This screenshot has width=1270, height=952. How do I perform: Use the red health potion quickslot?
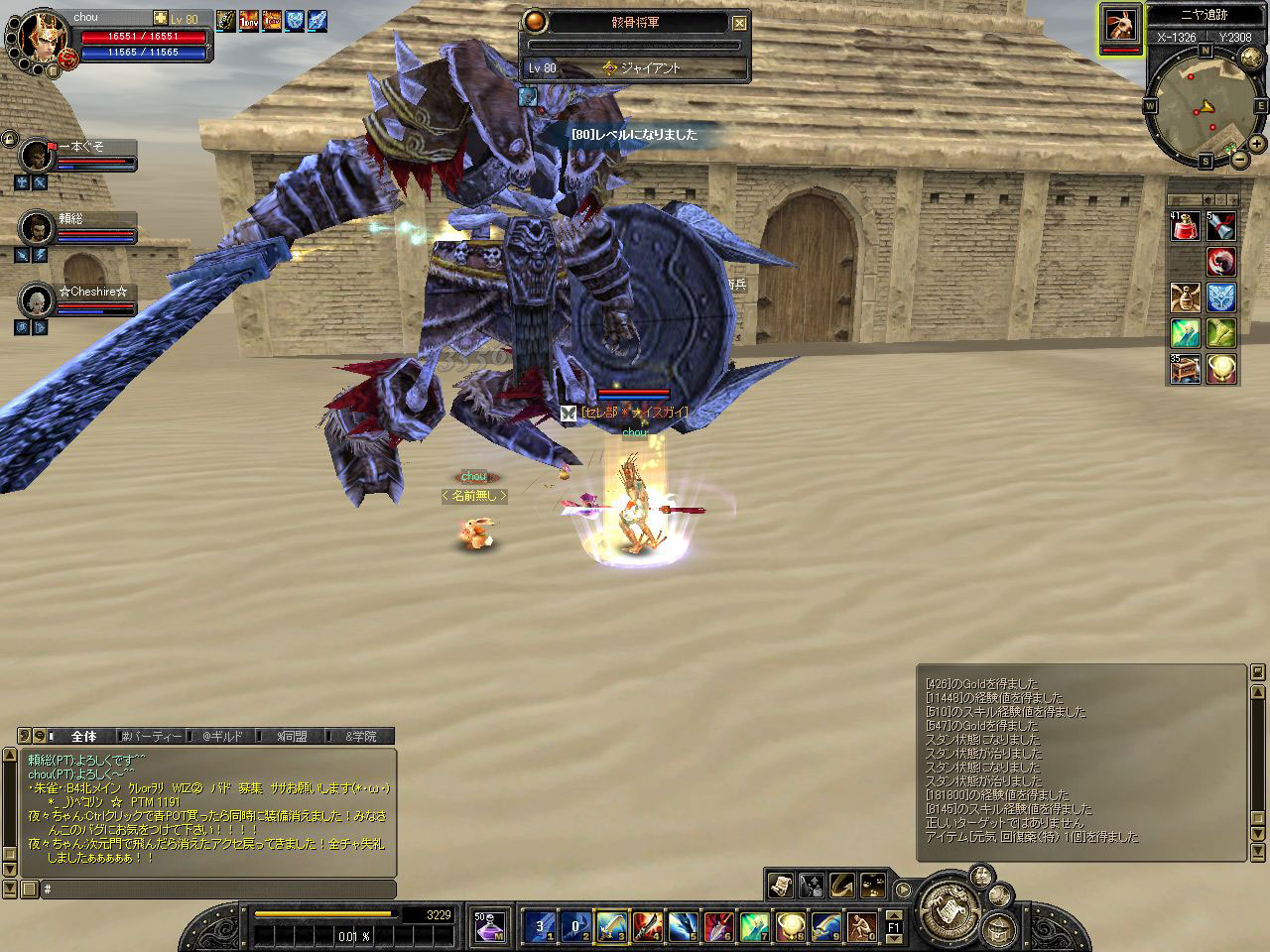coord(1186,227)
